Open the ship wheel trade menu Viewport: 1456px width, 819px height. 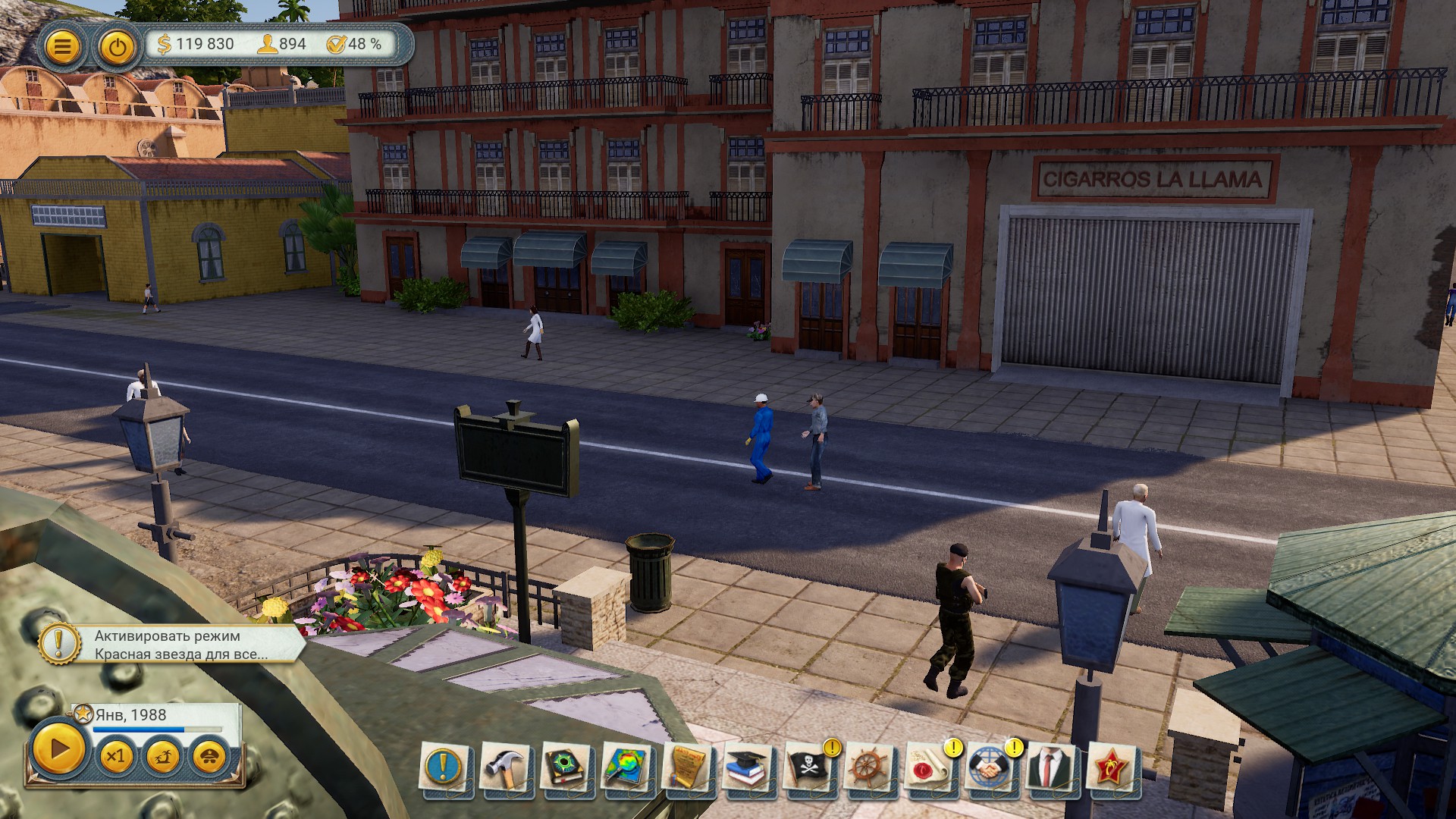pyautogui.click(x=869, y=768)
